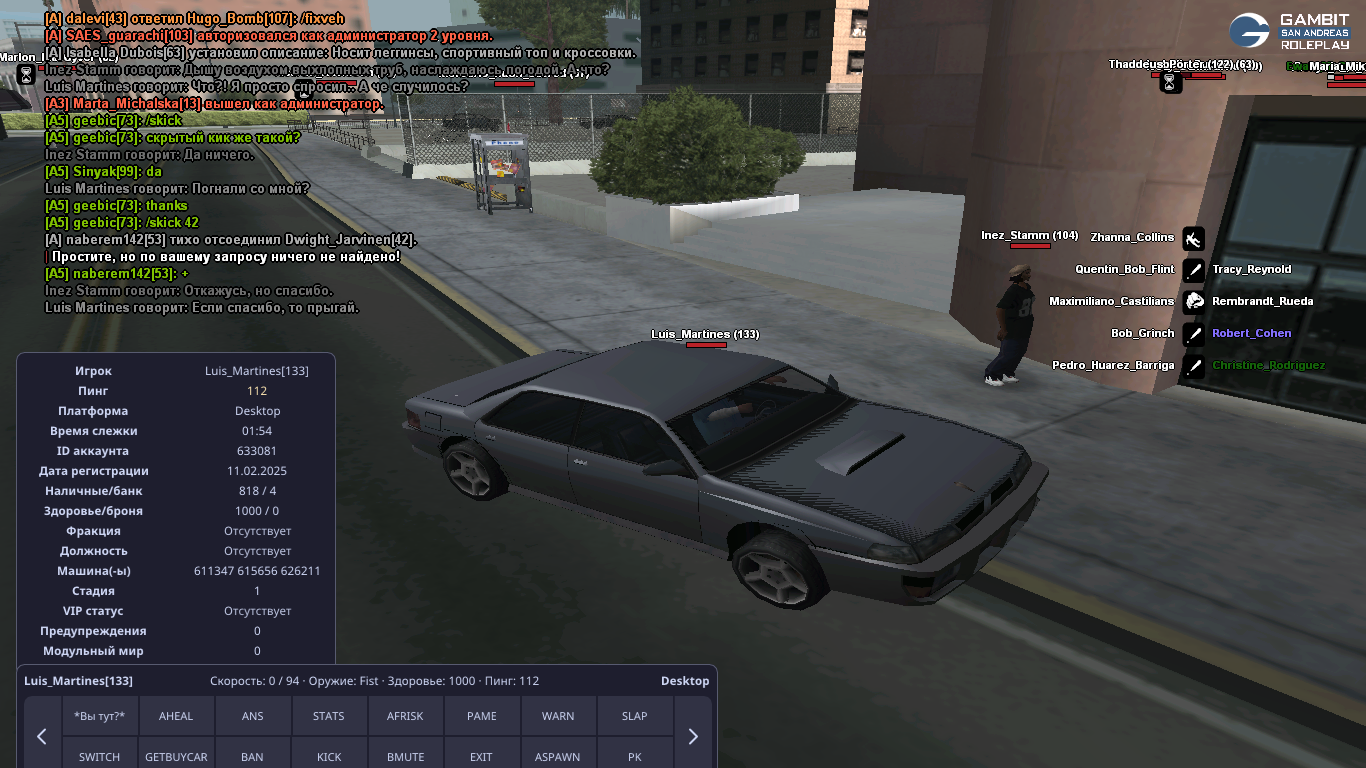The width and height of the screenshot is (1366, 768).
Task: Choose the SWITCH button
Action: pos(100,756)
